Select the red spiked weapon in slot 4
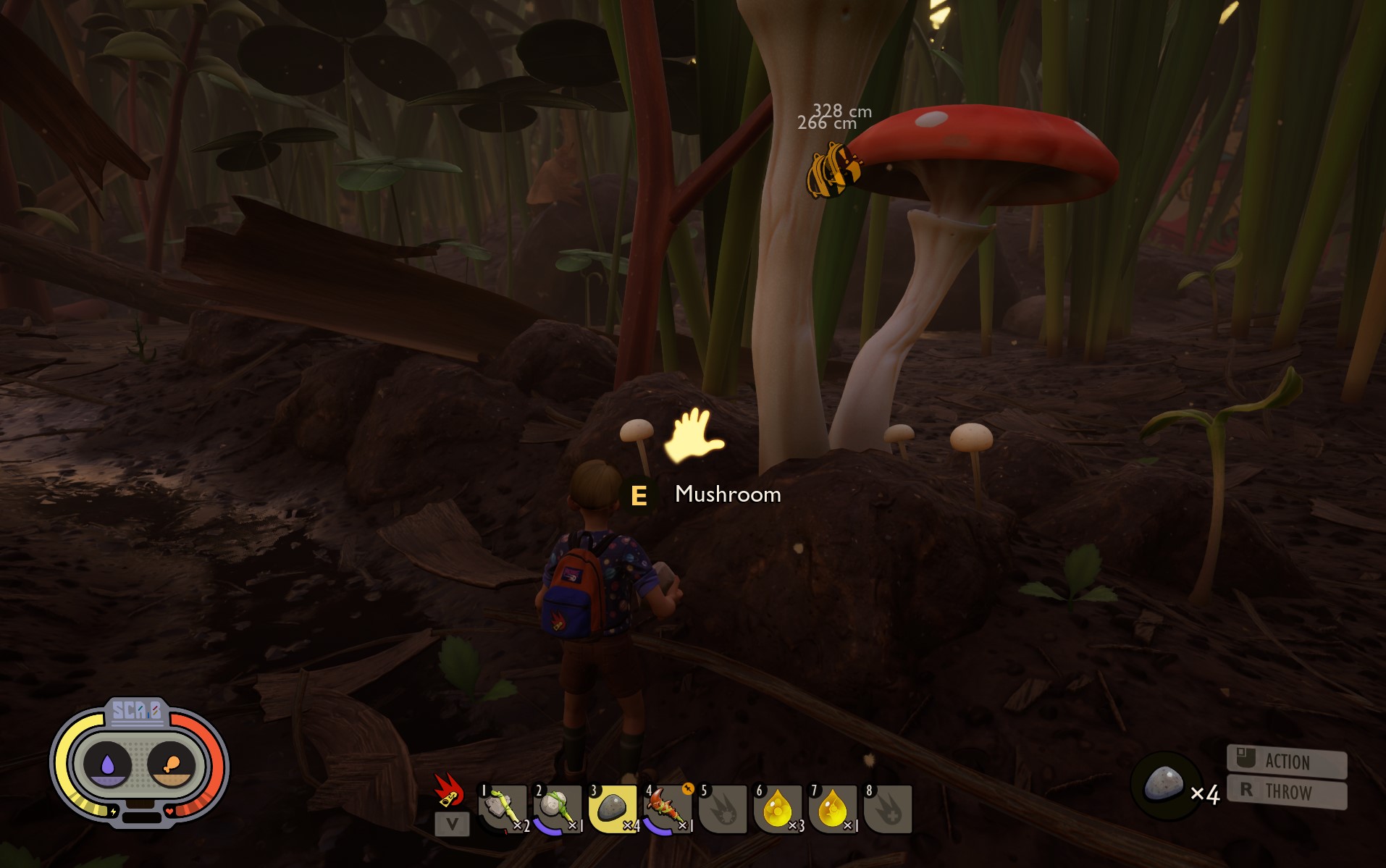The image size is (1386, 868). coord(667,808)
